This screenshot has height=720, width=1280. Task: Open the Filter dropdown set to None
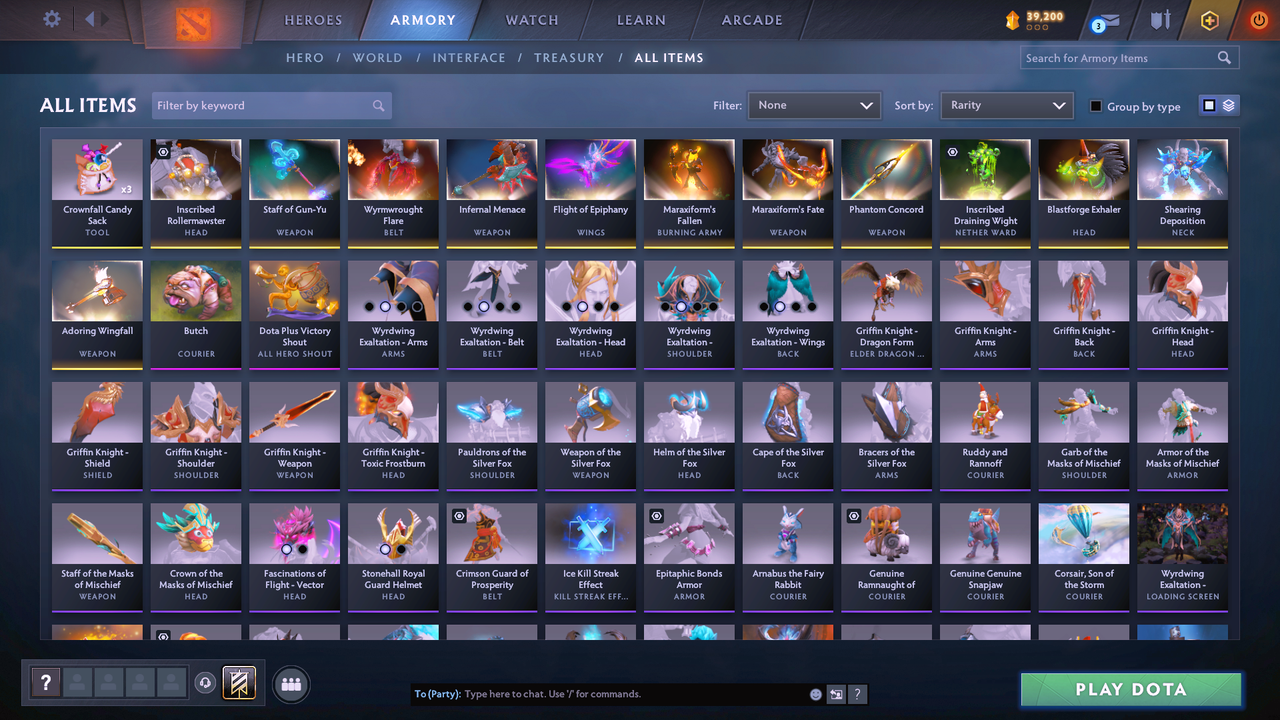pos(813,105)
